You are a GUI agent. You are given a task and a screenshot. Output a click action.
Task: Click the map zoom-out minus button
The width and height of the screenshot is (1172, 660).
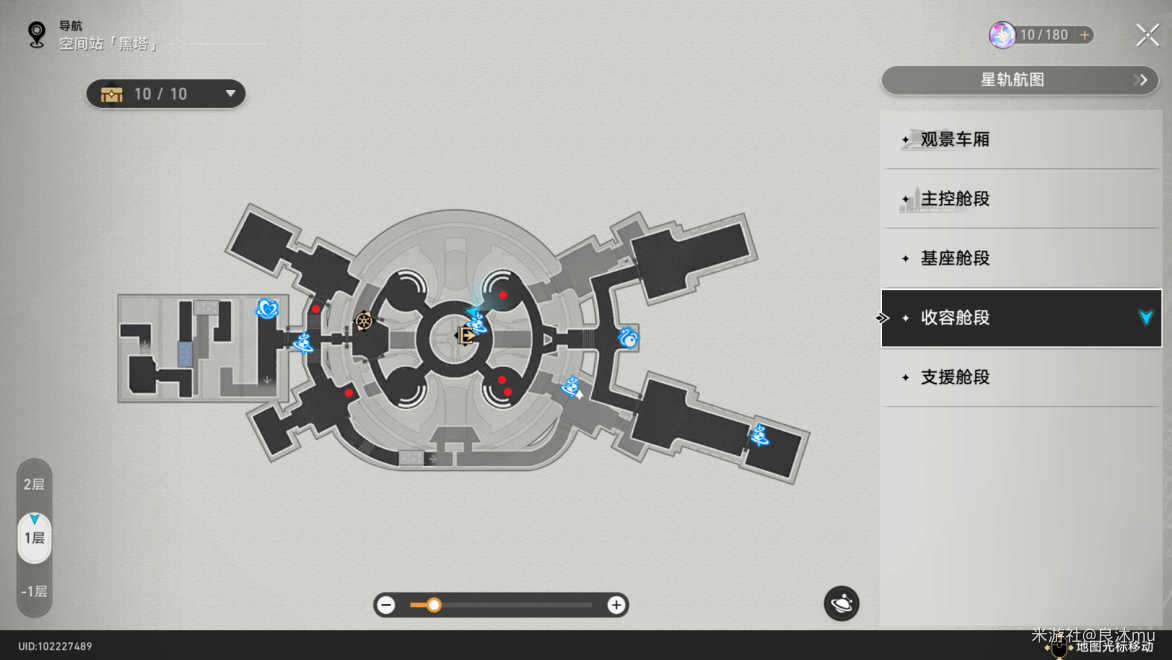[387, 605]
